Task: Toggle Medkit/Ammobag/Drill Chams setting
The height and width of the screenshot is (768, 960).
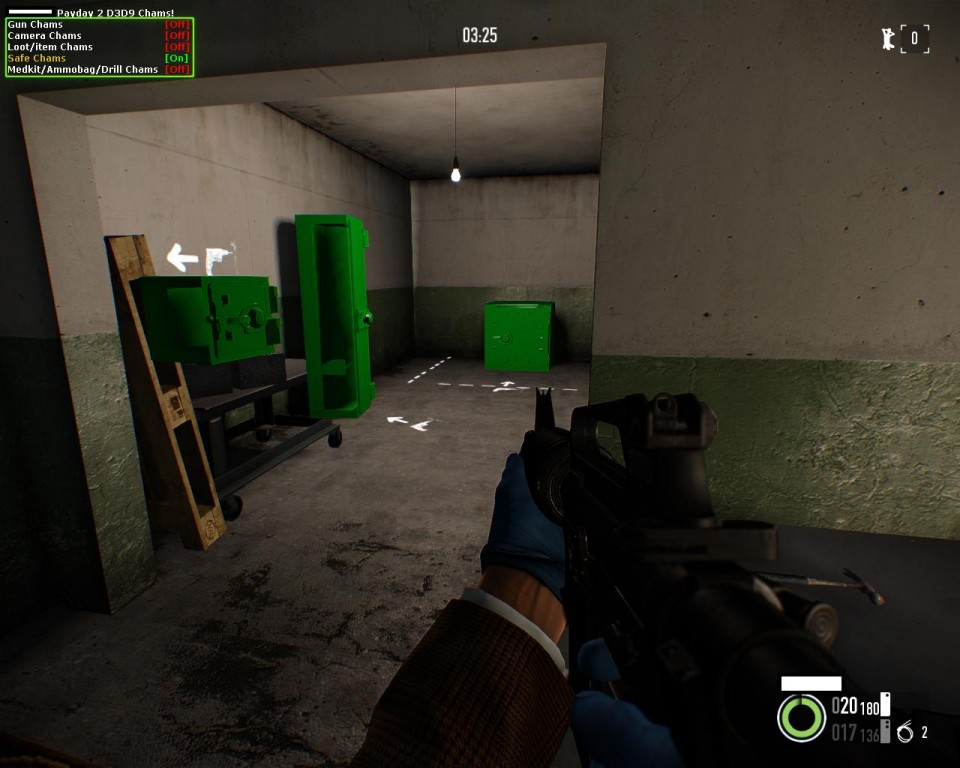Action: (x=177, y=70)
